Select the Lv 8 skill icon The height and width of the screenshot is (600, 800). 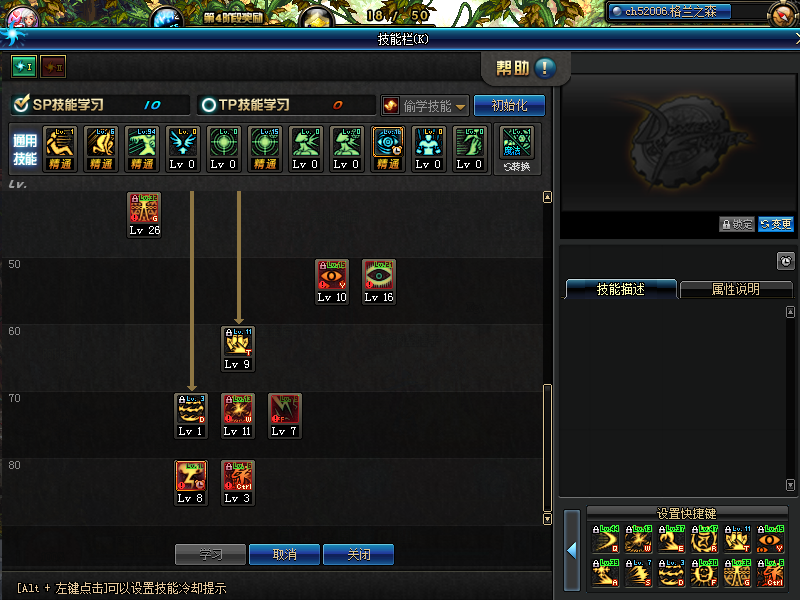pos(191,477)
